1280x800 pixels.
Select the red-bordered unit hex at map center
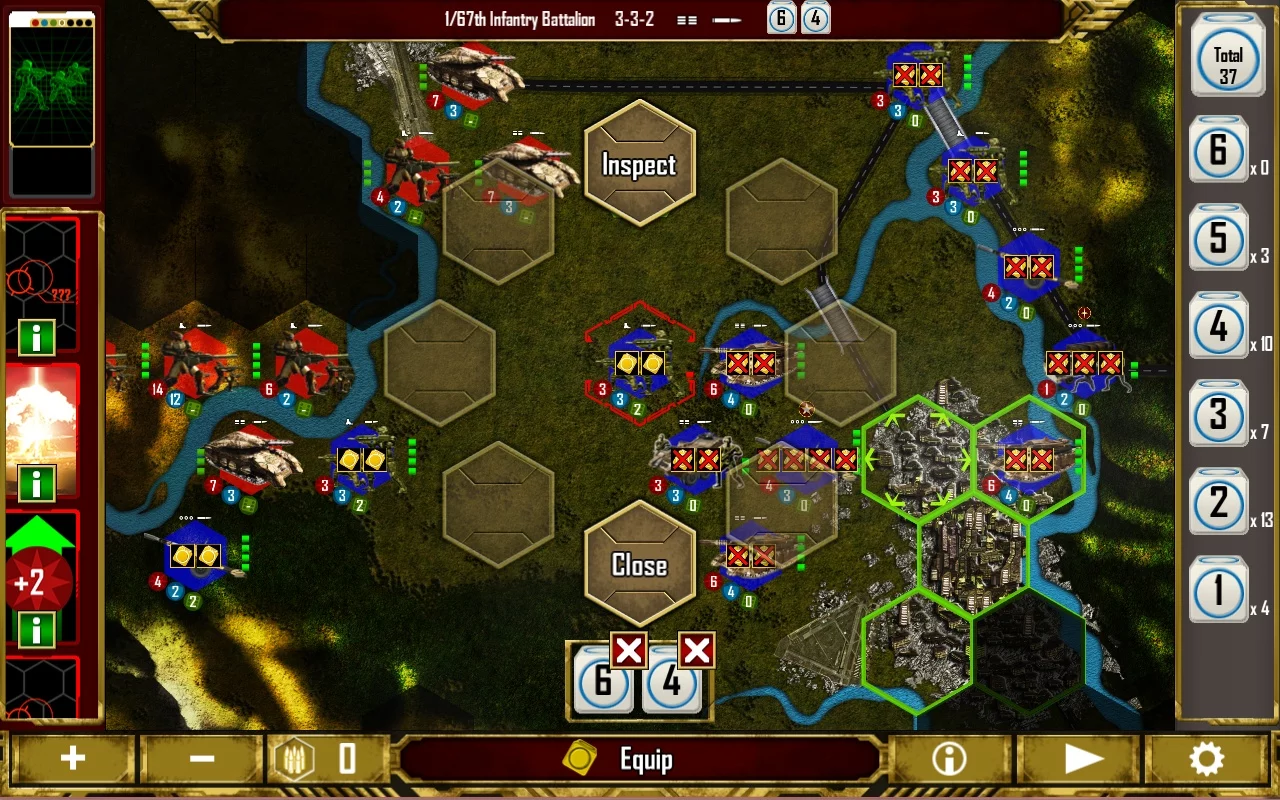point(640,365)
